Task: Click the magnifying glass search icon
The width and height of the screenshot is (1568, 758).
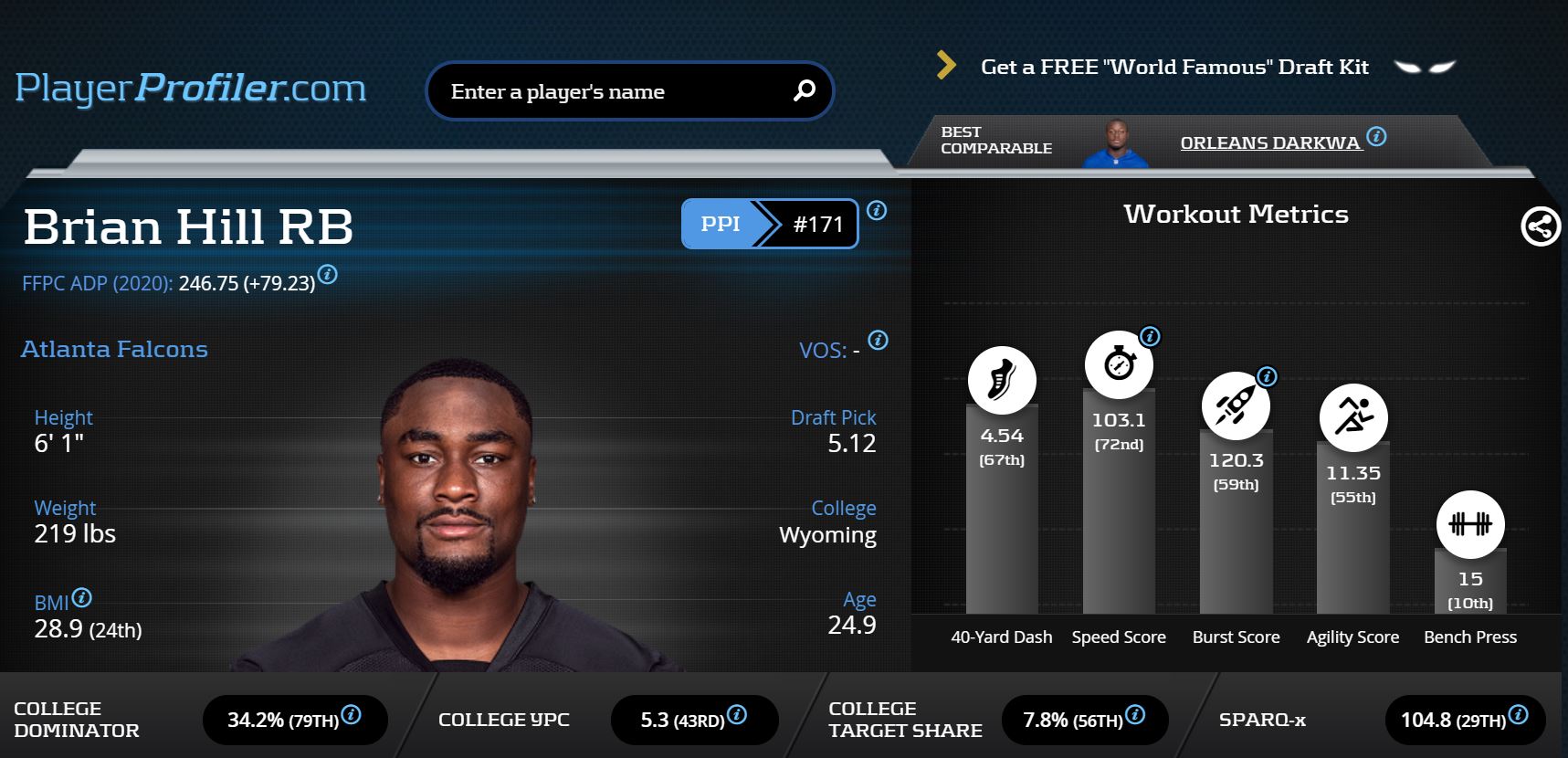Action: (804, 90)
